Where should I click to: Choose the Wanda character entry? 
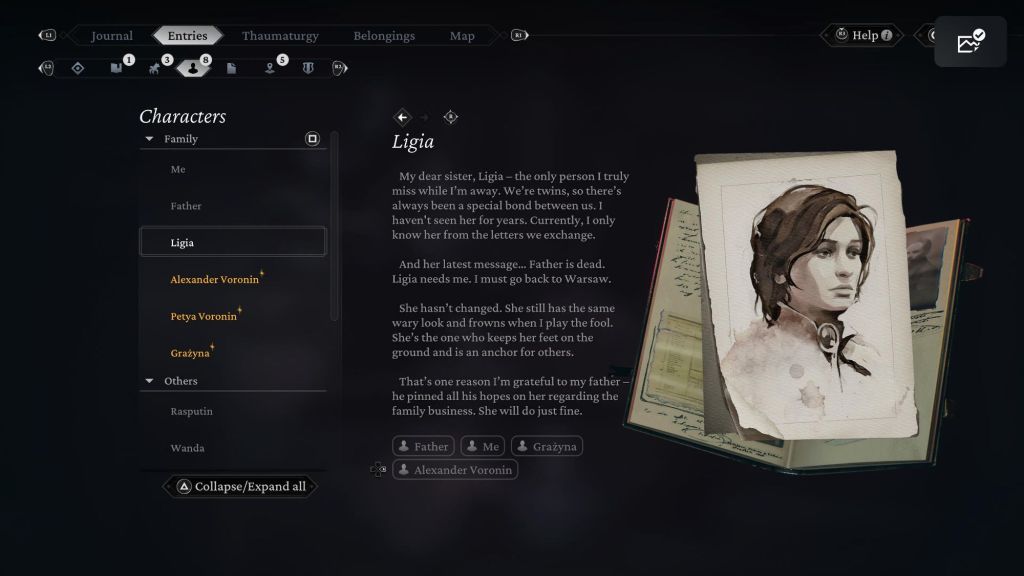(187, 448)
